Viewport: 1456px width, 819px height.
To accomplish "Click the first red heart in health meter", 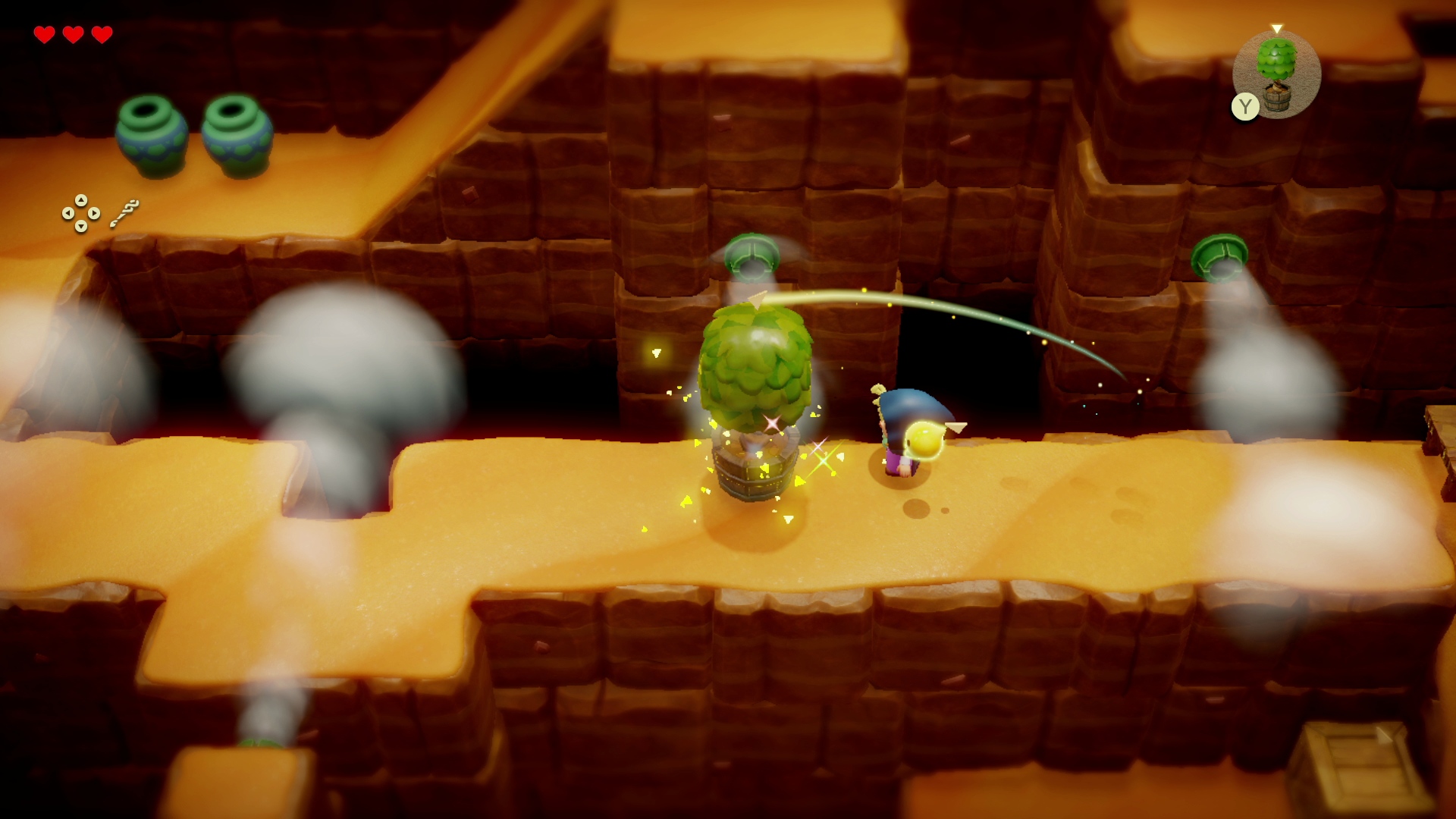I will click(45, 34).
